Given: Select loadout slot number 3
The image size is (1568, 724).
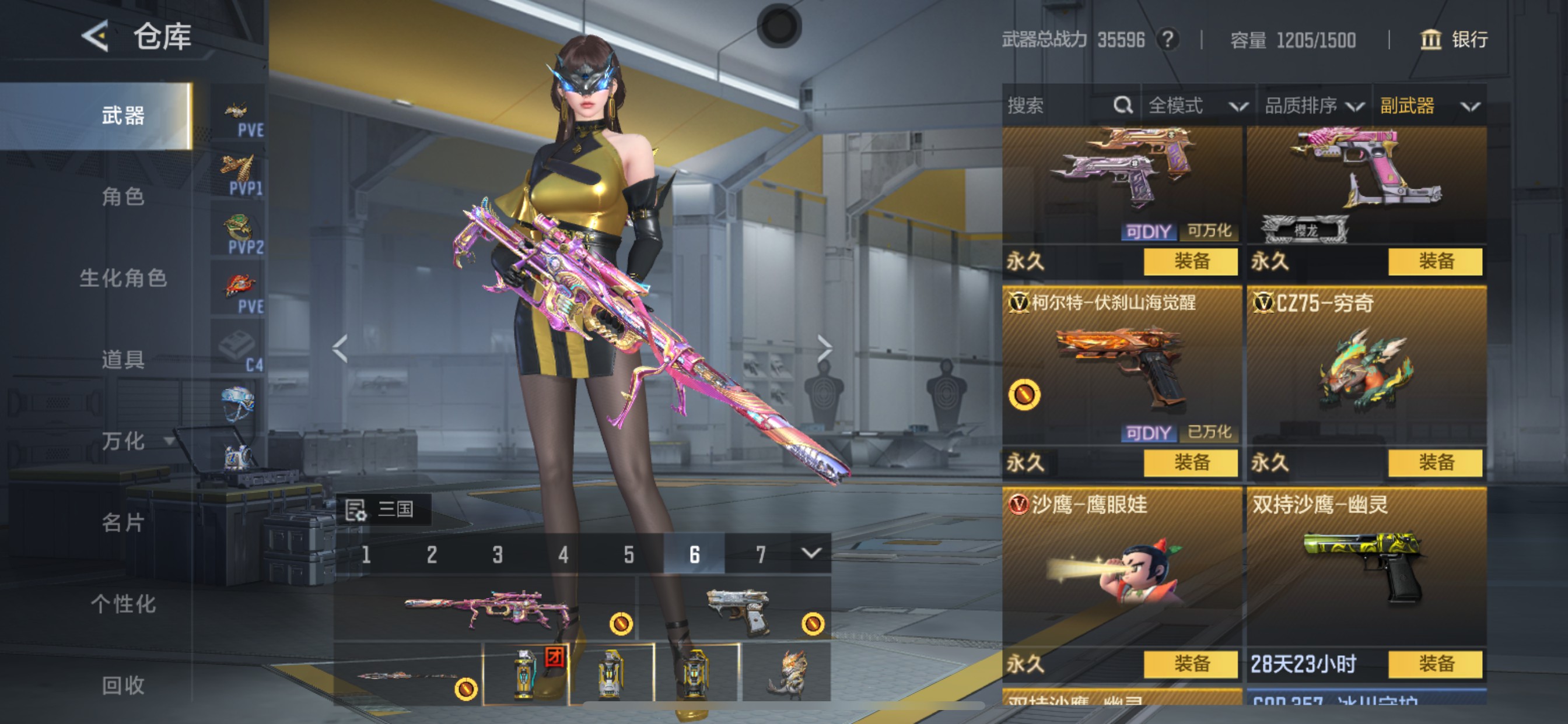Looking at the screenshot, I should 498,554.
